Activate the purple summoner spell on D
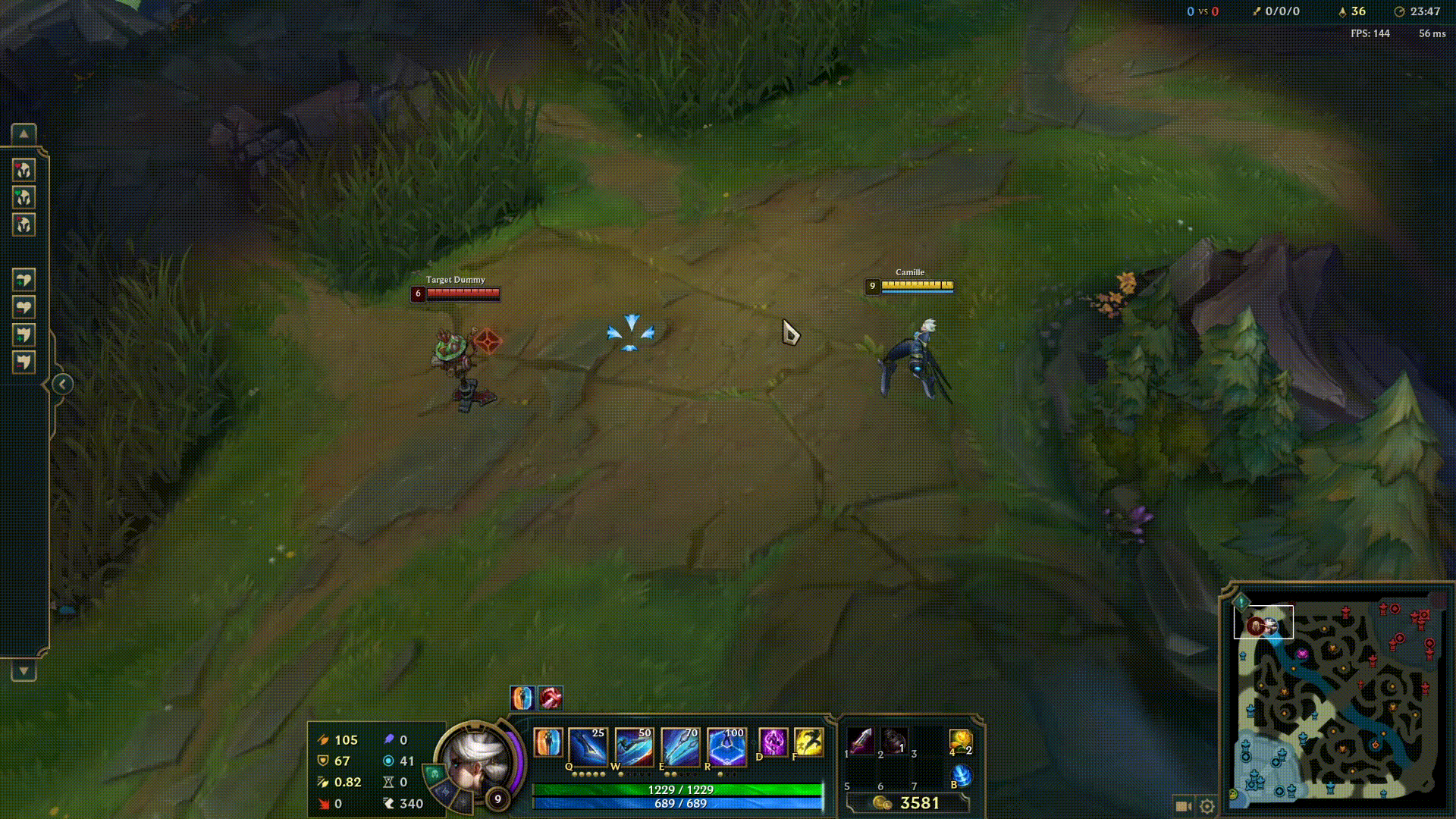The height and width of the screenshot is (819, 1456). tap(773, 742)
